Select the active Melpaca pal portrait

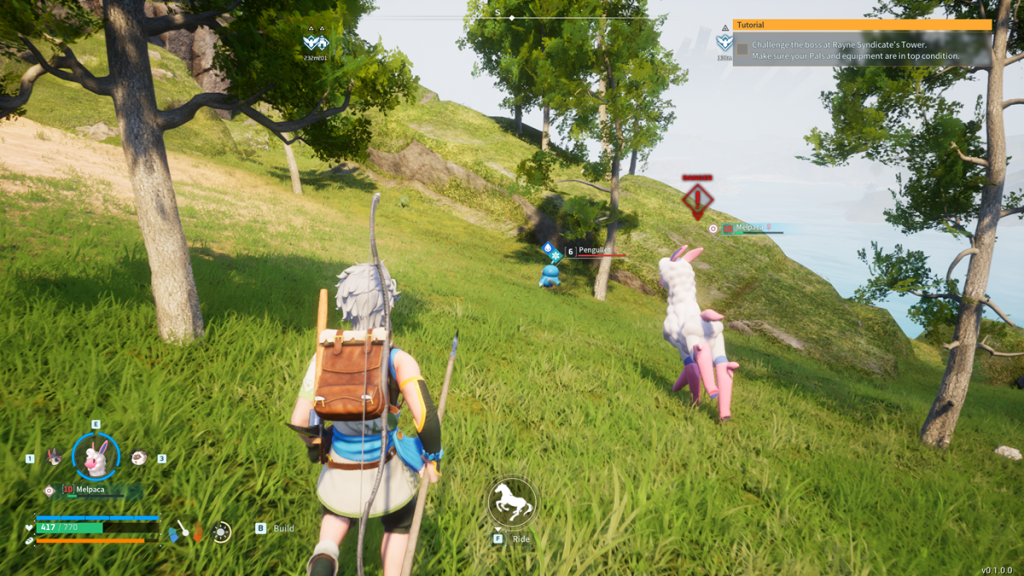pos(96,459)
